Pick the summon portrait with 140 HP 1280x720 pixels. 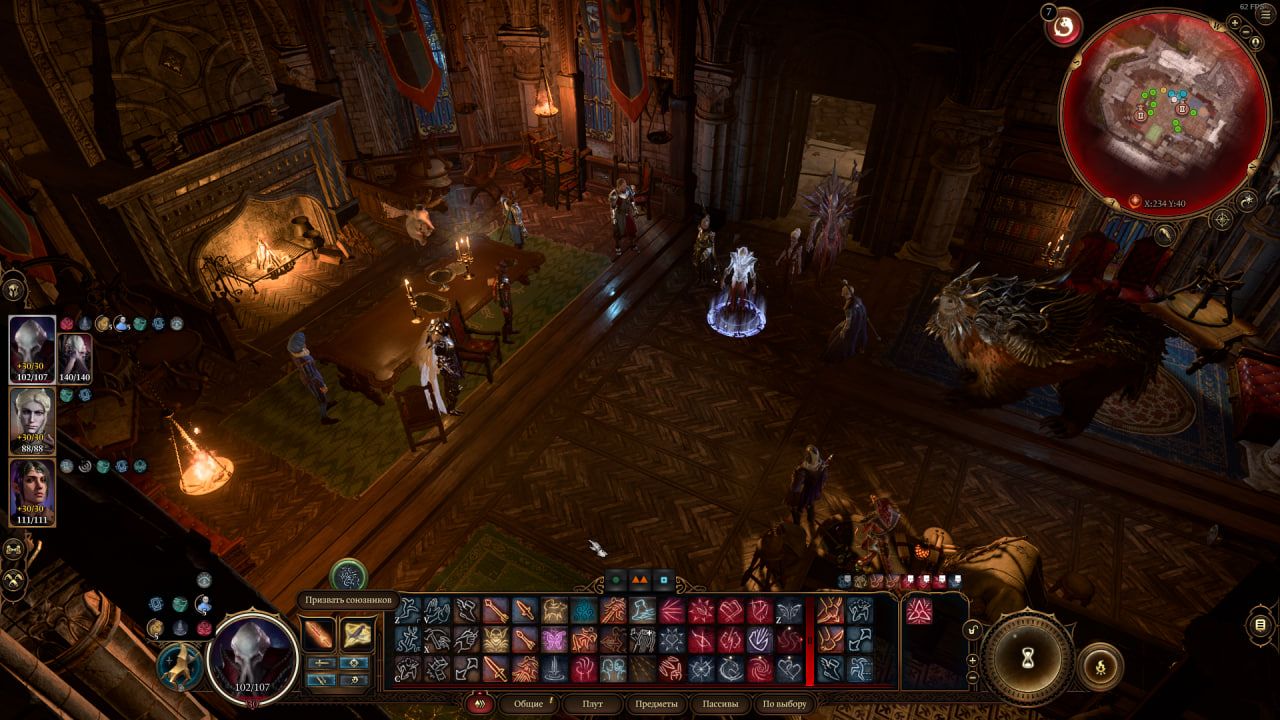[76, 357]
